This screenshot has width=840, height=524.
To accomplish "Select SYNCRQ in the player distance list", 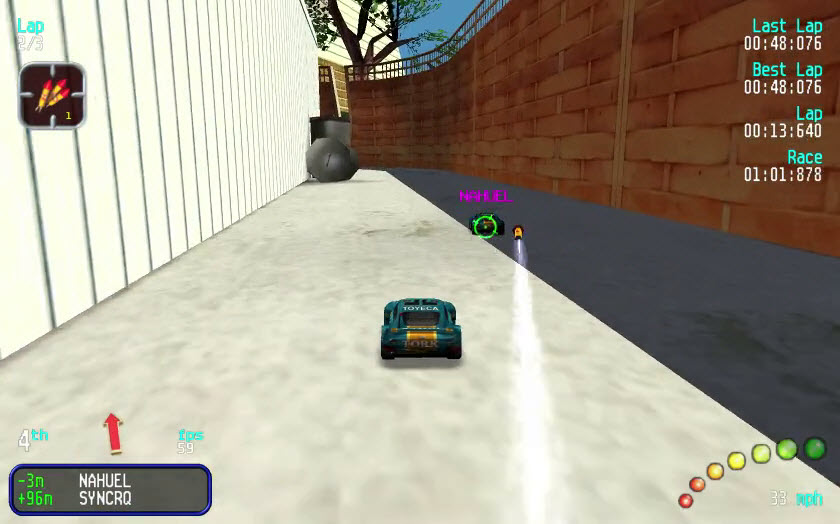I will tap(104, 498).
